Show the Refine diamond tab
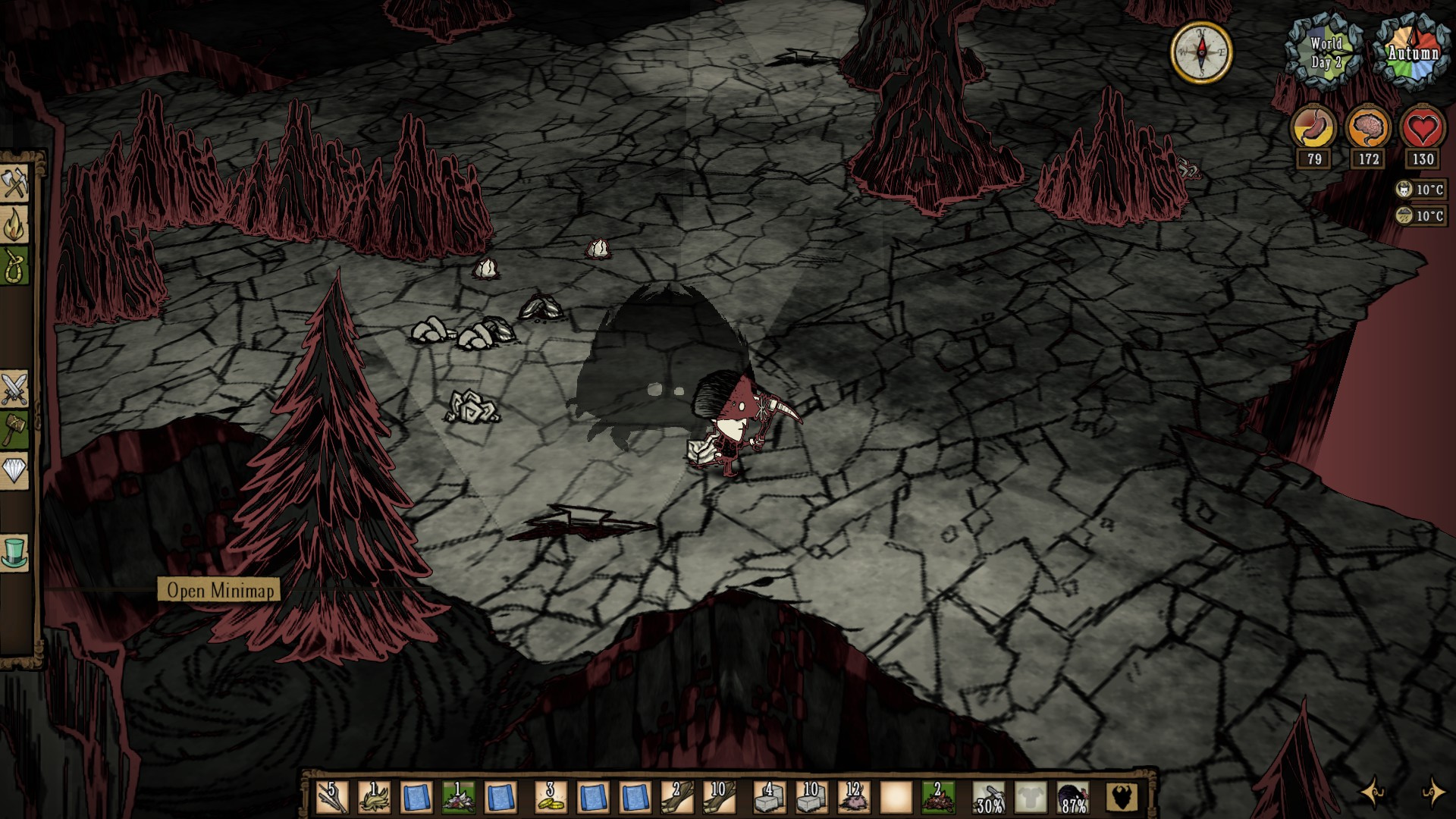 [15, 471]
